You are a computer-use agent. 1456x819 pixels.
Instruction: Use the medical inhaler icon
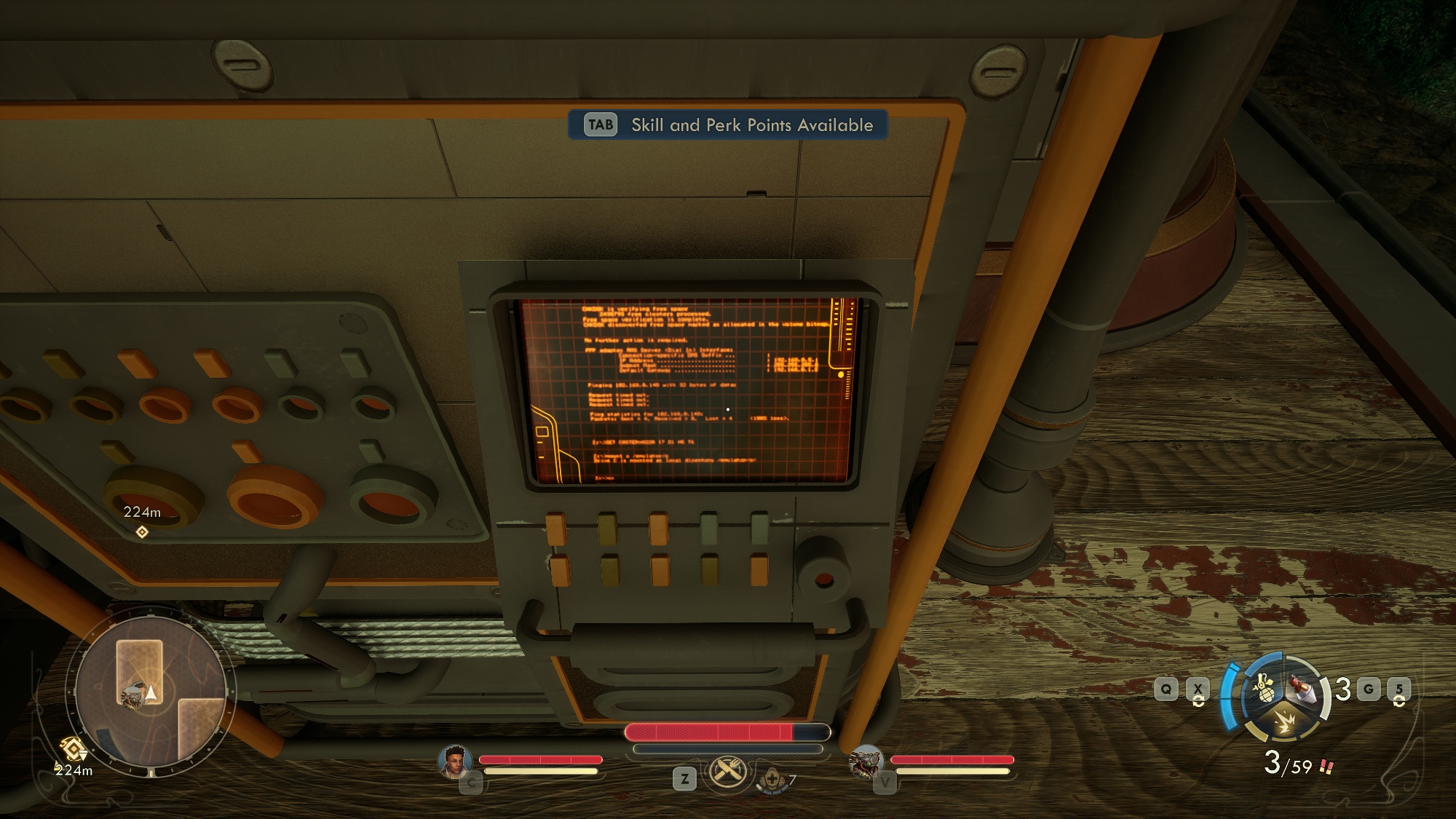772,780
